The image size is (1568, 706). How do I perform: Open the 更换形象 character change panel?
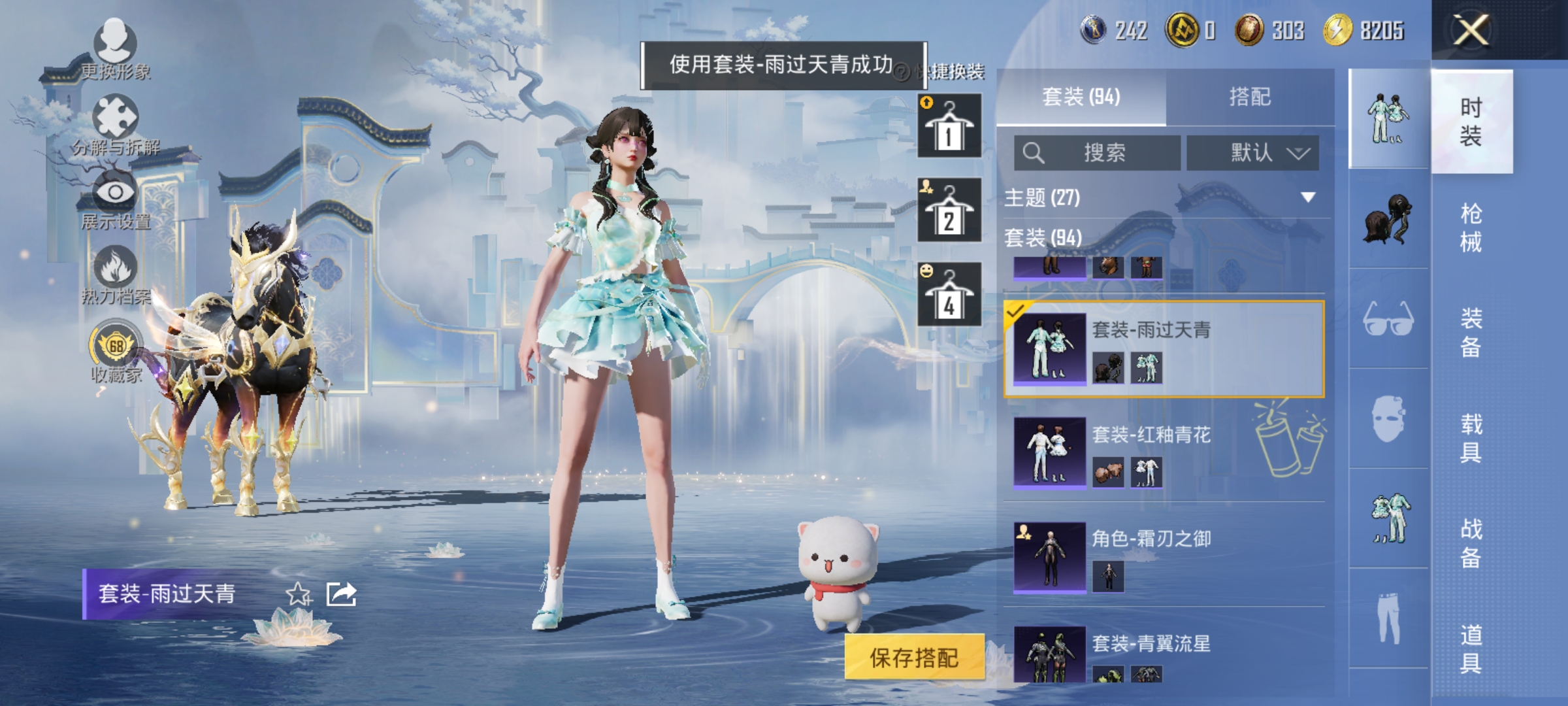[114, 42]
